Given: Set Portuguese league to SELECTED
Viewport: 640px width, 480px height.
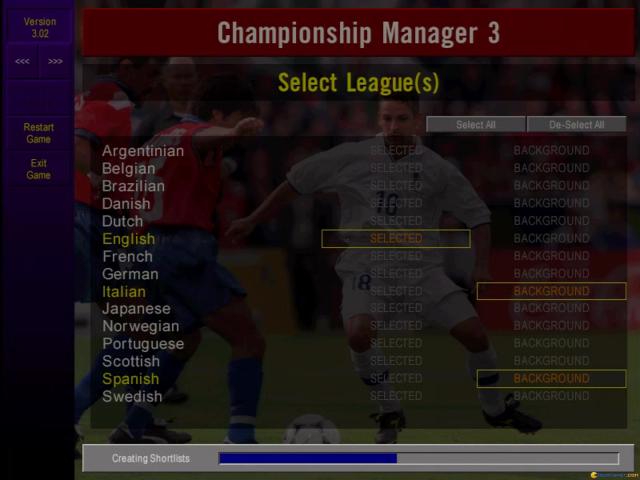Looking at the screenshot, I should pyautogui.click(x=396, y=344).
